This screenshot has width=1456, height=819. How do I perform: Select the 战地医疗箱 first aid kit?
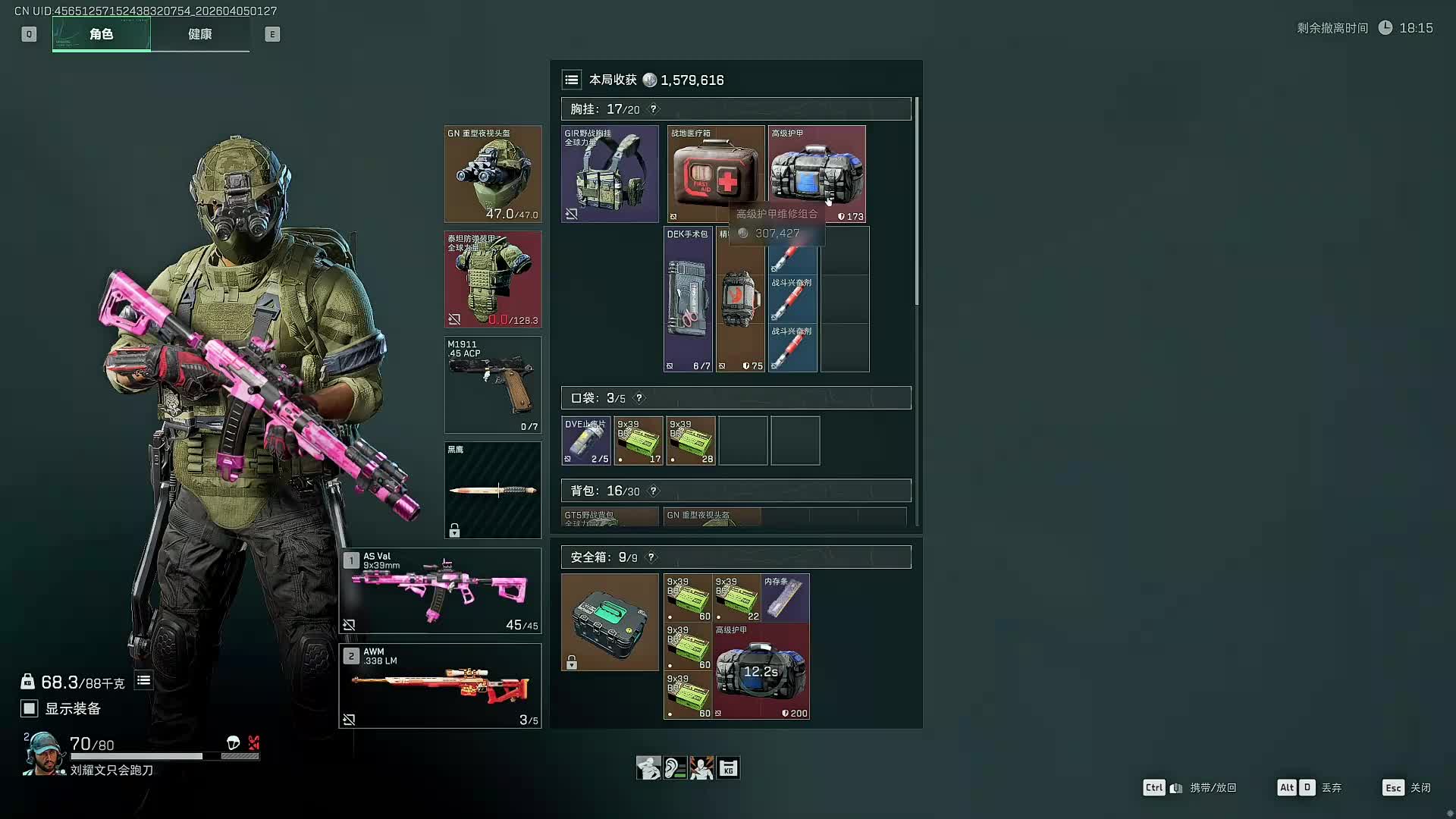(715, 174)
